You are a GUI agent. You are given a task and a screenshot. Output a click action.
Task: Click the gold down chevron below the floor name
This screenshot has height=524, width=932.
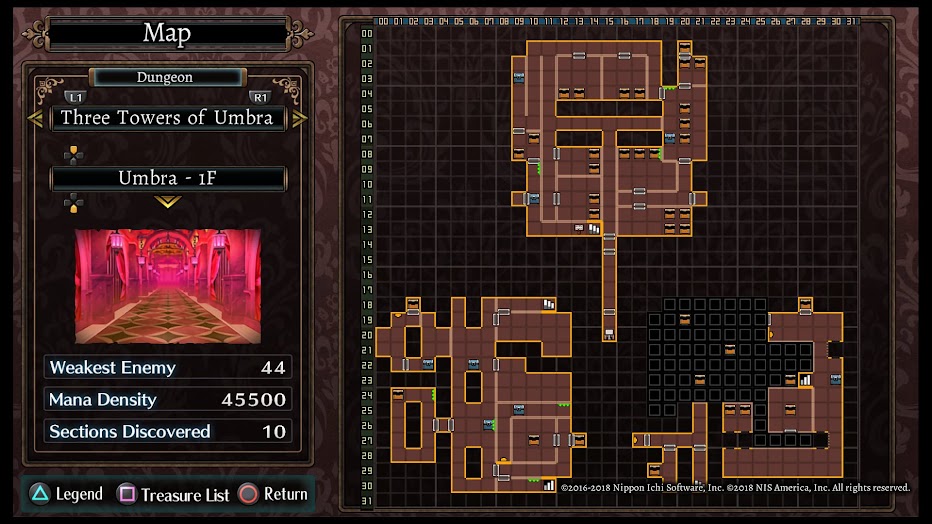click(x=167, y=202)
